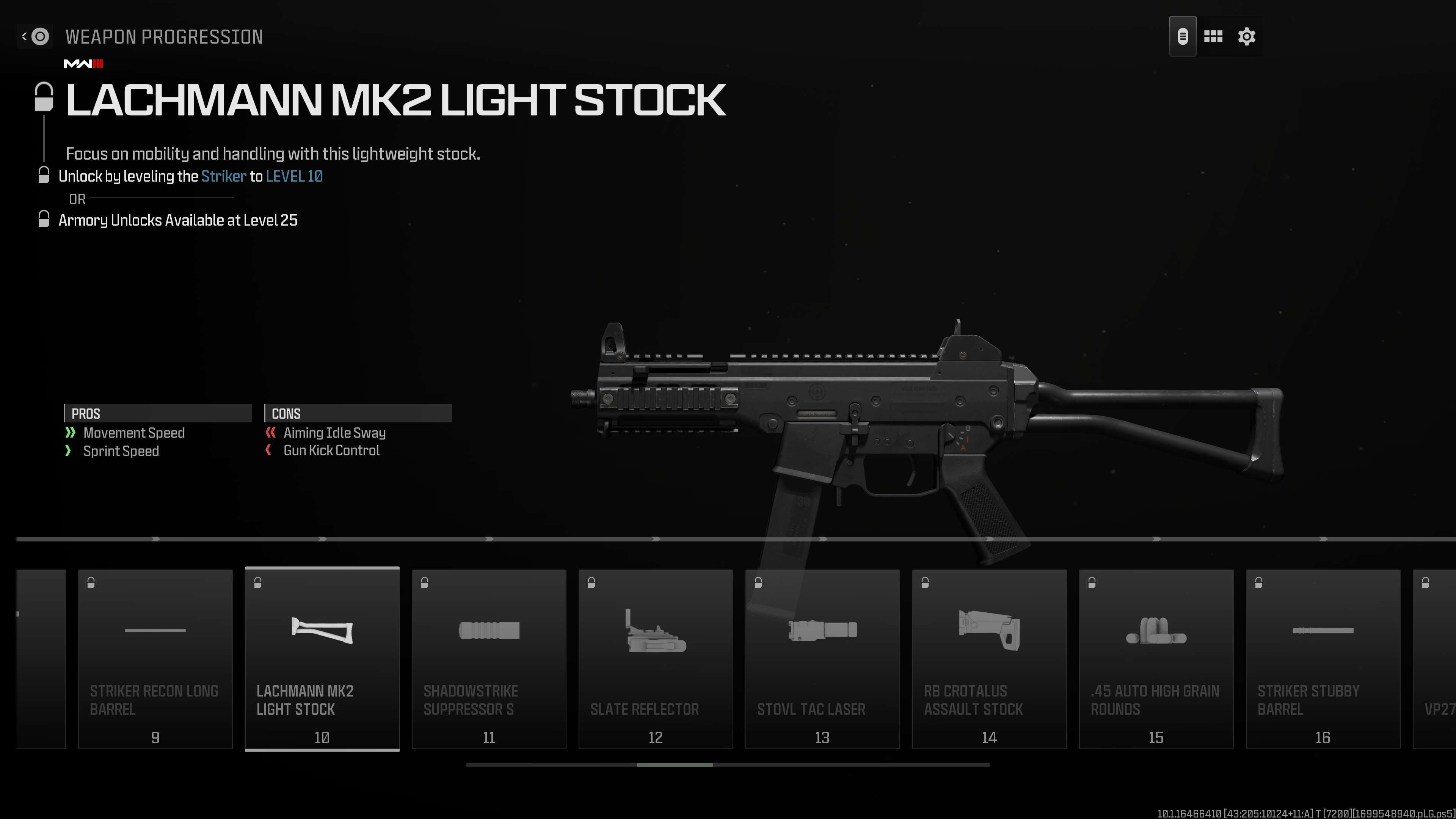Select the Shadowstrike Suppressor S tile
The image size is (1456, 819).
[x=489, y=659]
